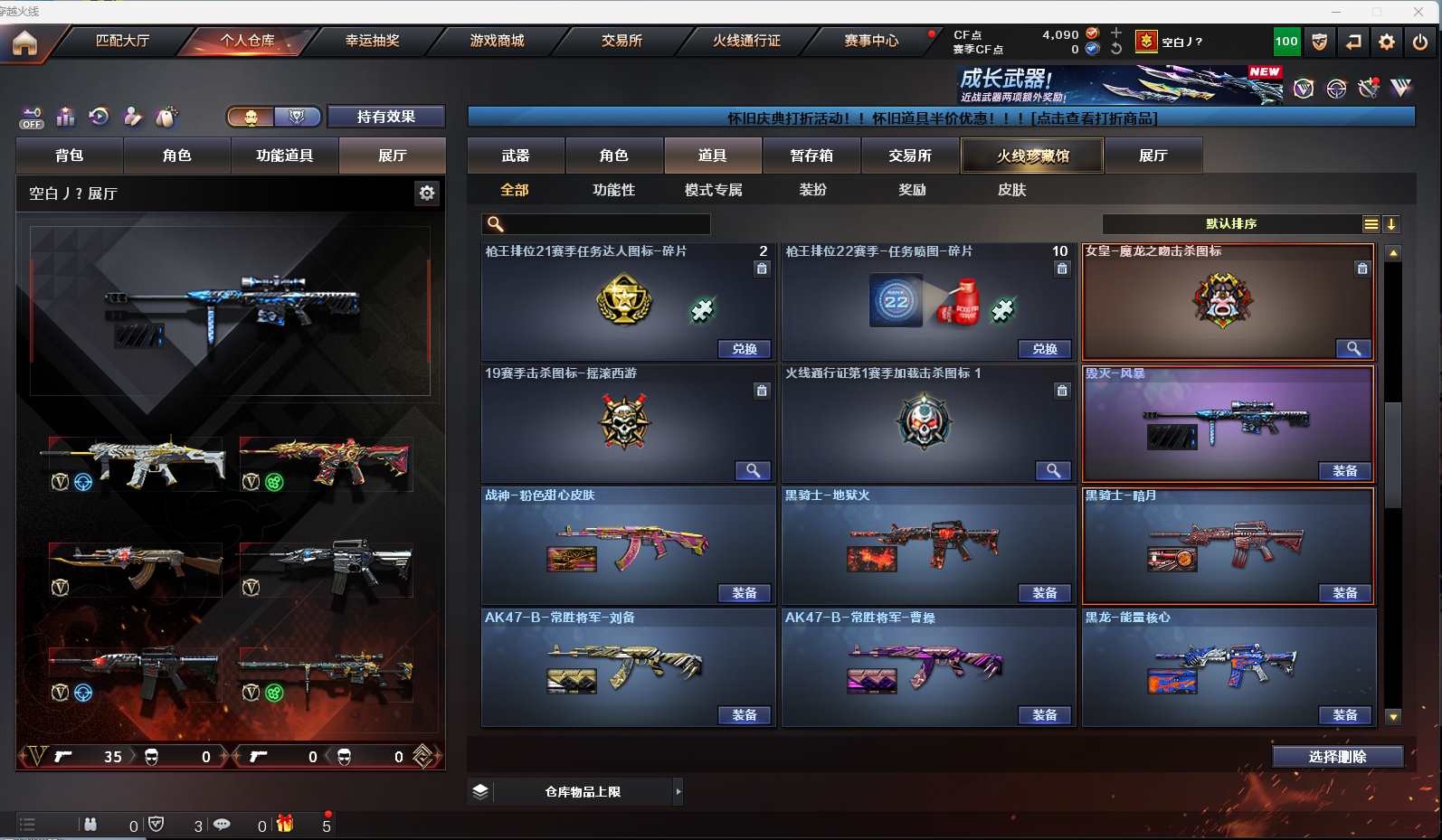Open the 暂存箱 temporary storage tab
This screenshot has height=840, width=1442.
[811, 156]
